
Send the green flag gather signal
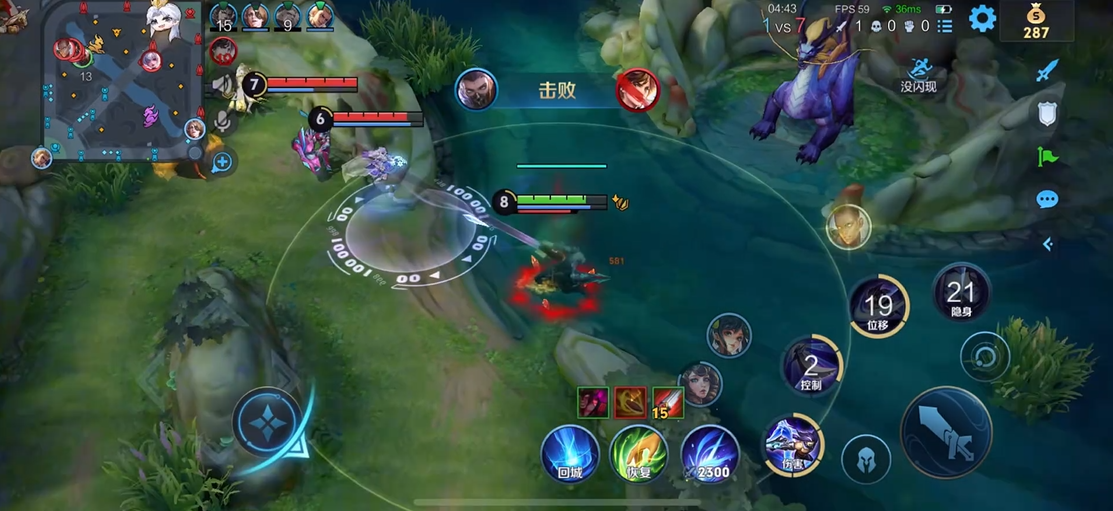(x=1047, y=156)
